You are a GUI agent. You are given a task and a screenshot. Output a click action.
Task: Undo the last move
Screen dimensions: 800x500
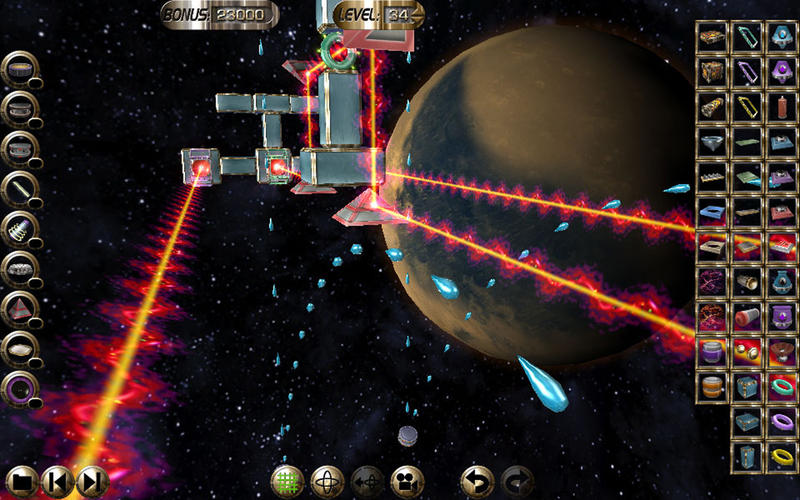(477, 481)
